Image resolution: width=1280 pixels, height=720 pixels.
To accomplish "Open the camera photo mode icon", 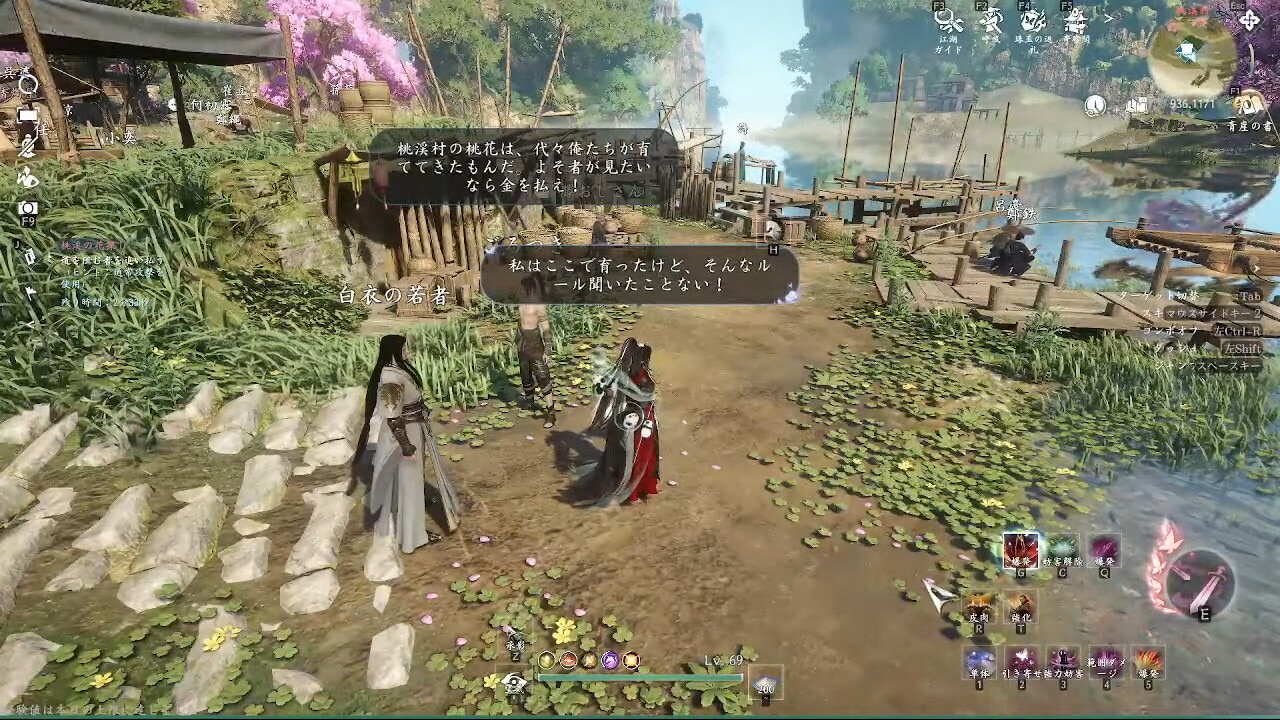I will pyautogui.click(x=28, y=207).
